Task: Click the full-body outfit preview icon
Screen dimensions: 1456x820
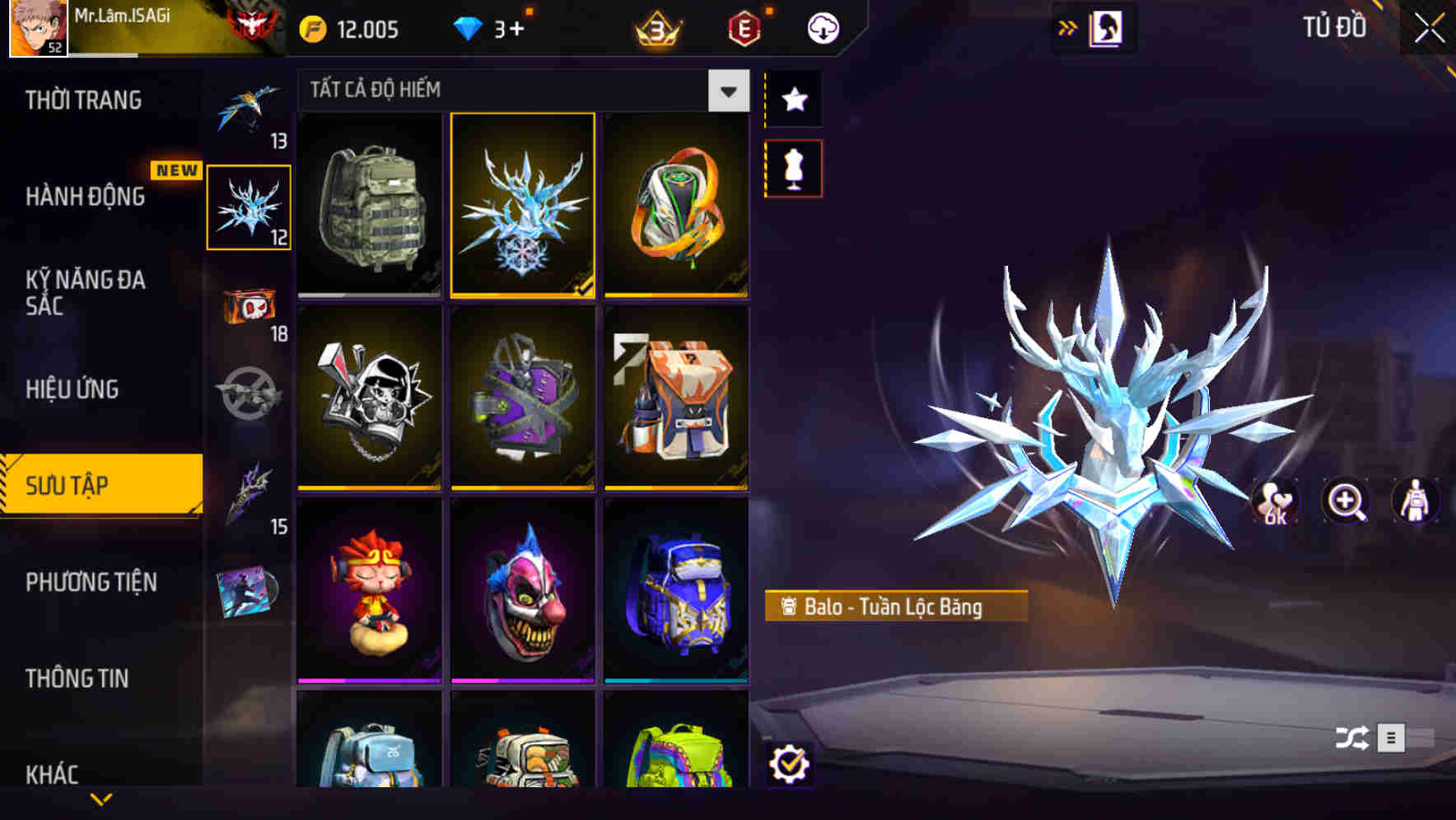Action: tap(1415, 502)
